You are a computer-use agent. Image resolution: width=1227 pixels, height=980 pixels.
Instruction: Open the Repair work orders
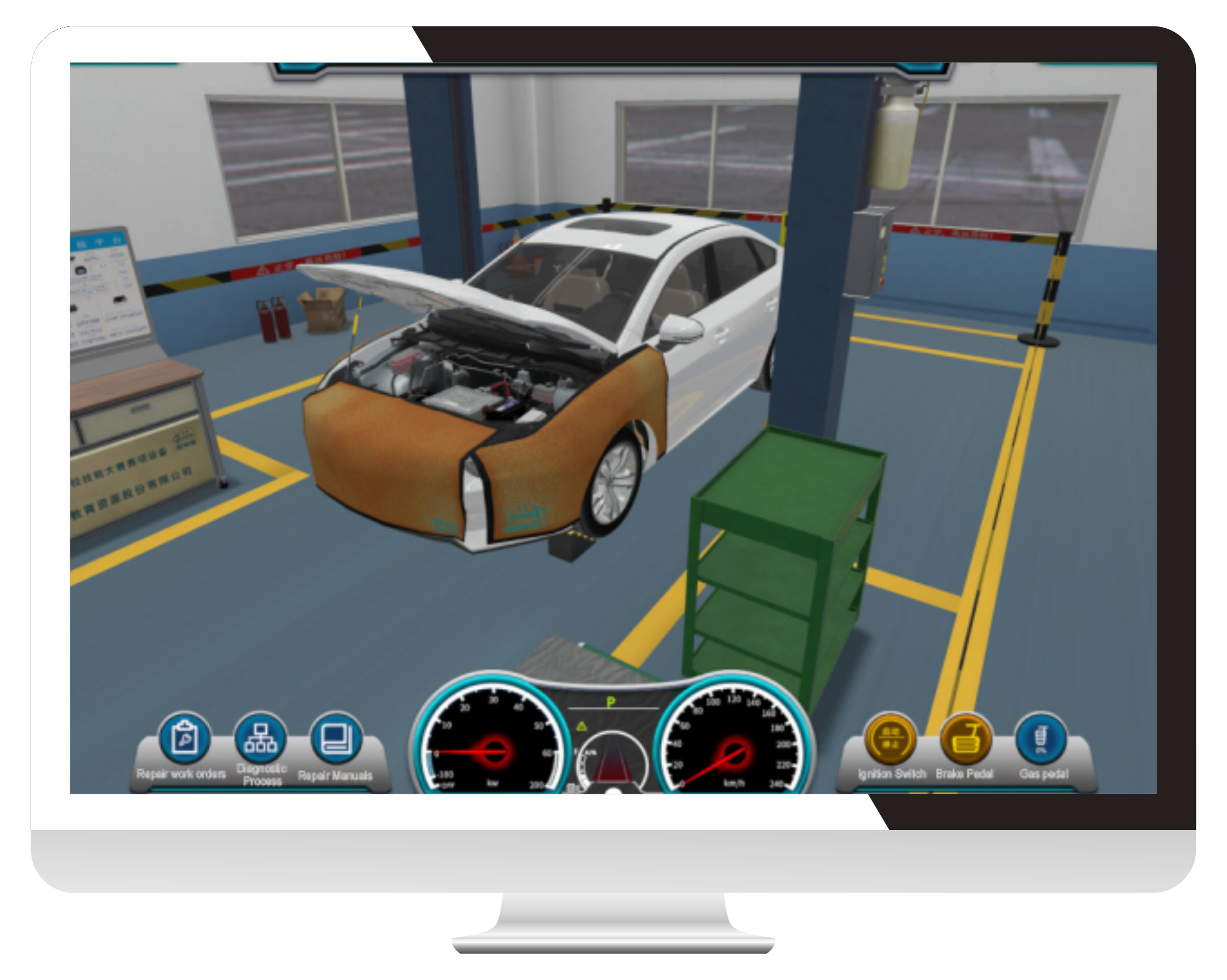click(x=184, y=739)
